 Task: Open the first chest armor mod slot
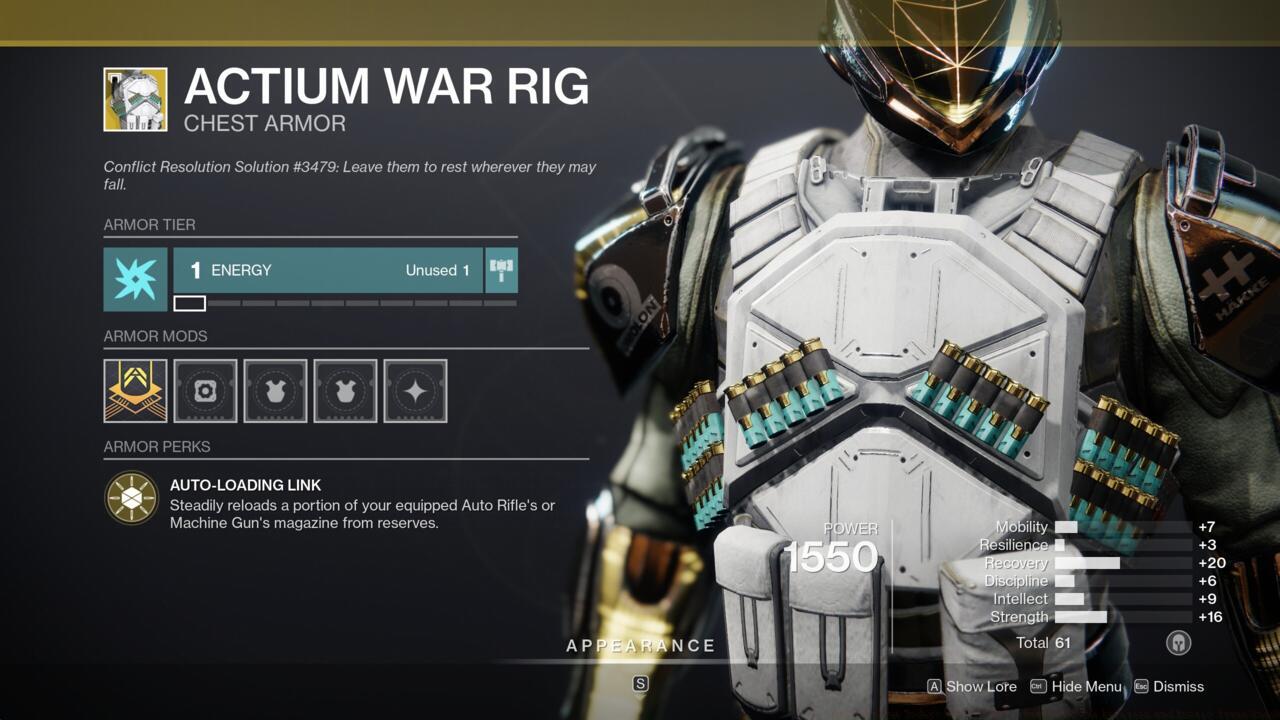click(x=275, y=391)
